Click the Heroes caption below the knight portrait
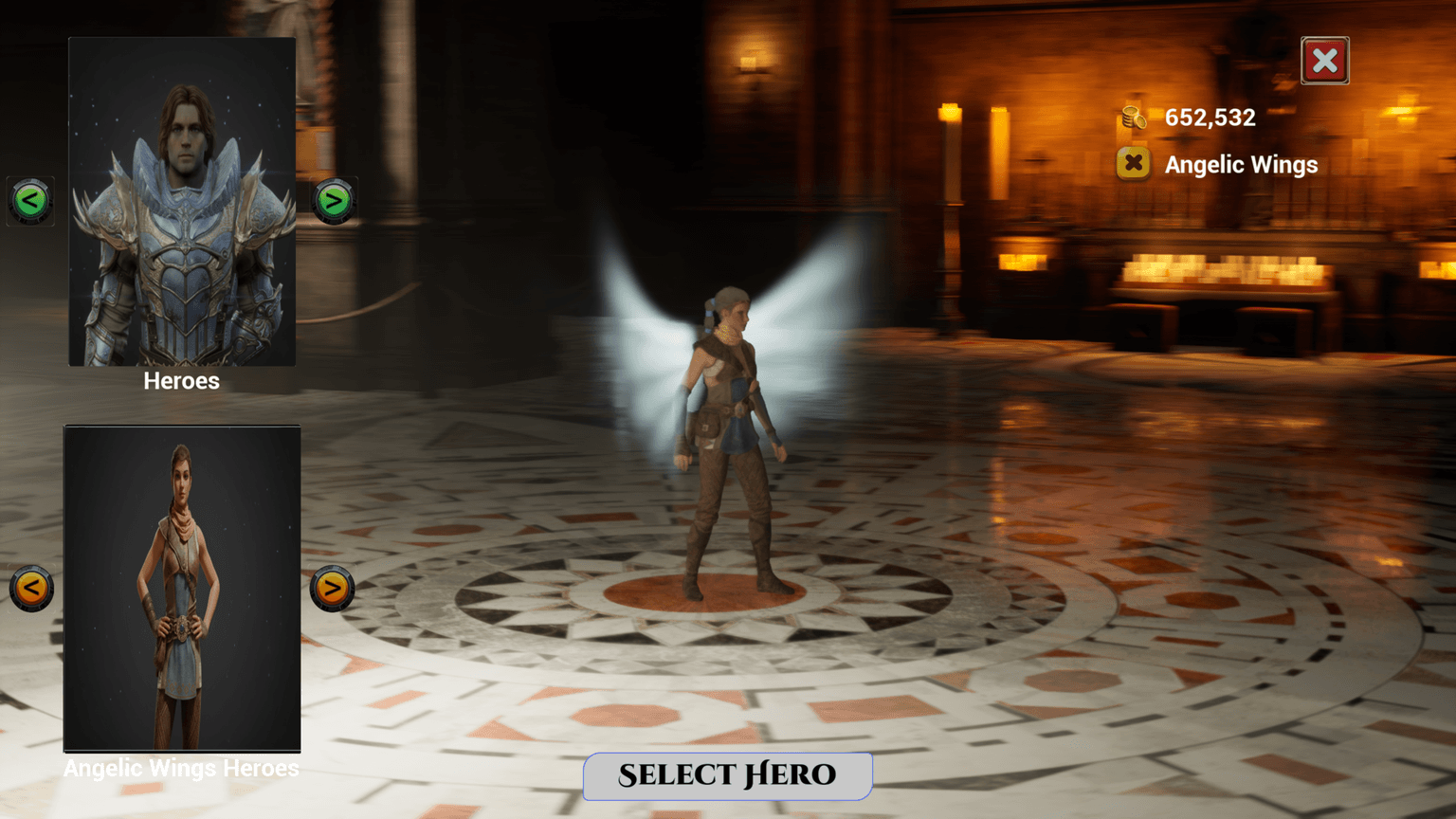1456x819 pixels. [x=180, y=381]
